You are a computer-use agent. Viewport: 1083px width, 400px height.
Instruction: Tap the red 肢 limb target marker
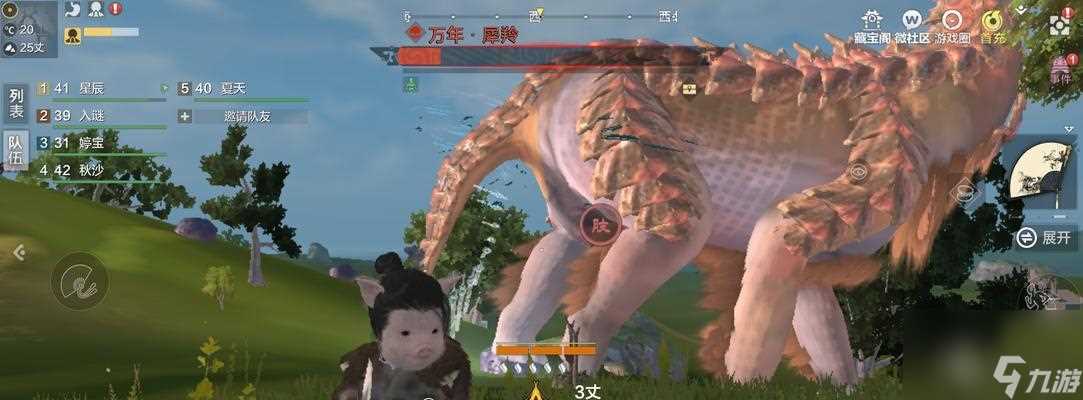[600, 217]
